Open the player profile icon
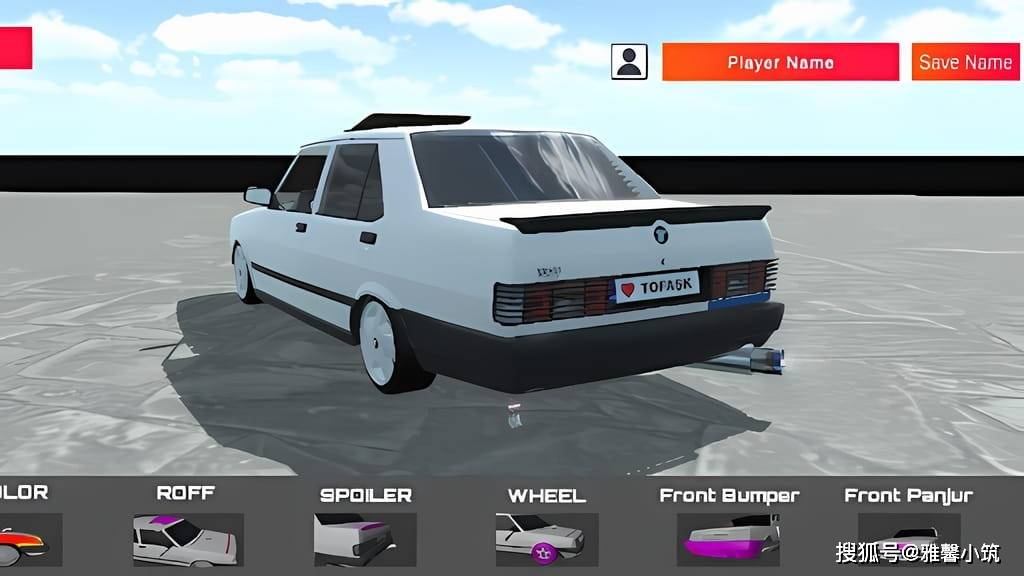1024x576 pixels. point(629,62)
